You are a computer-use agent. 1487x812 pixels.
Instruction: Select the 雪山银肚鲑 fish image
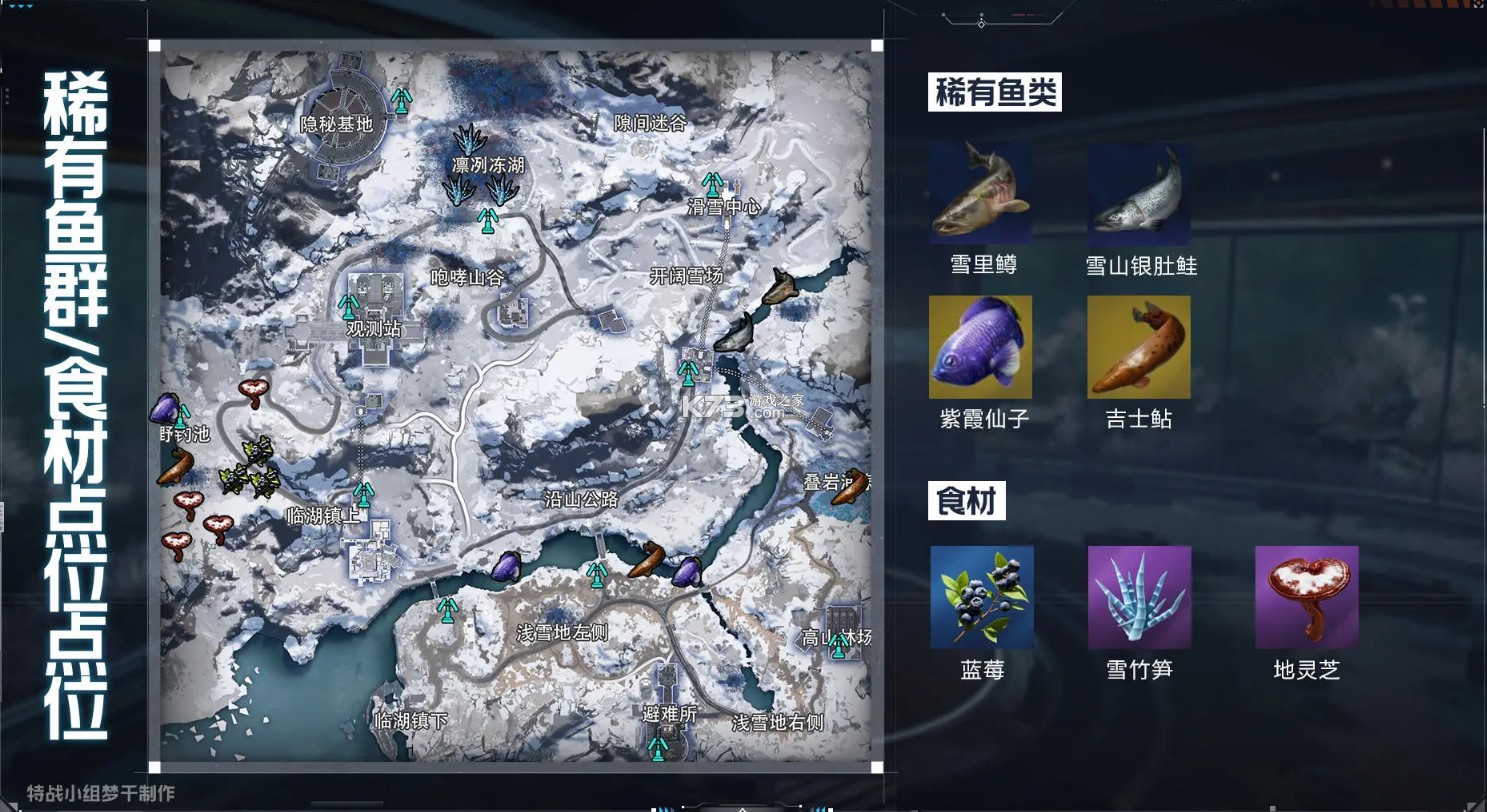(1139, 192)
